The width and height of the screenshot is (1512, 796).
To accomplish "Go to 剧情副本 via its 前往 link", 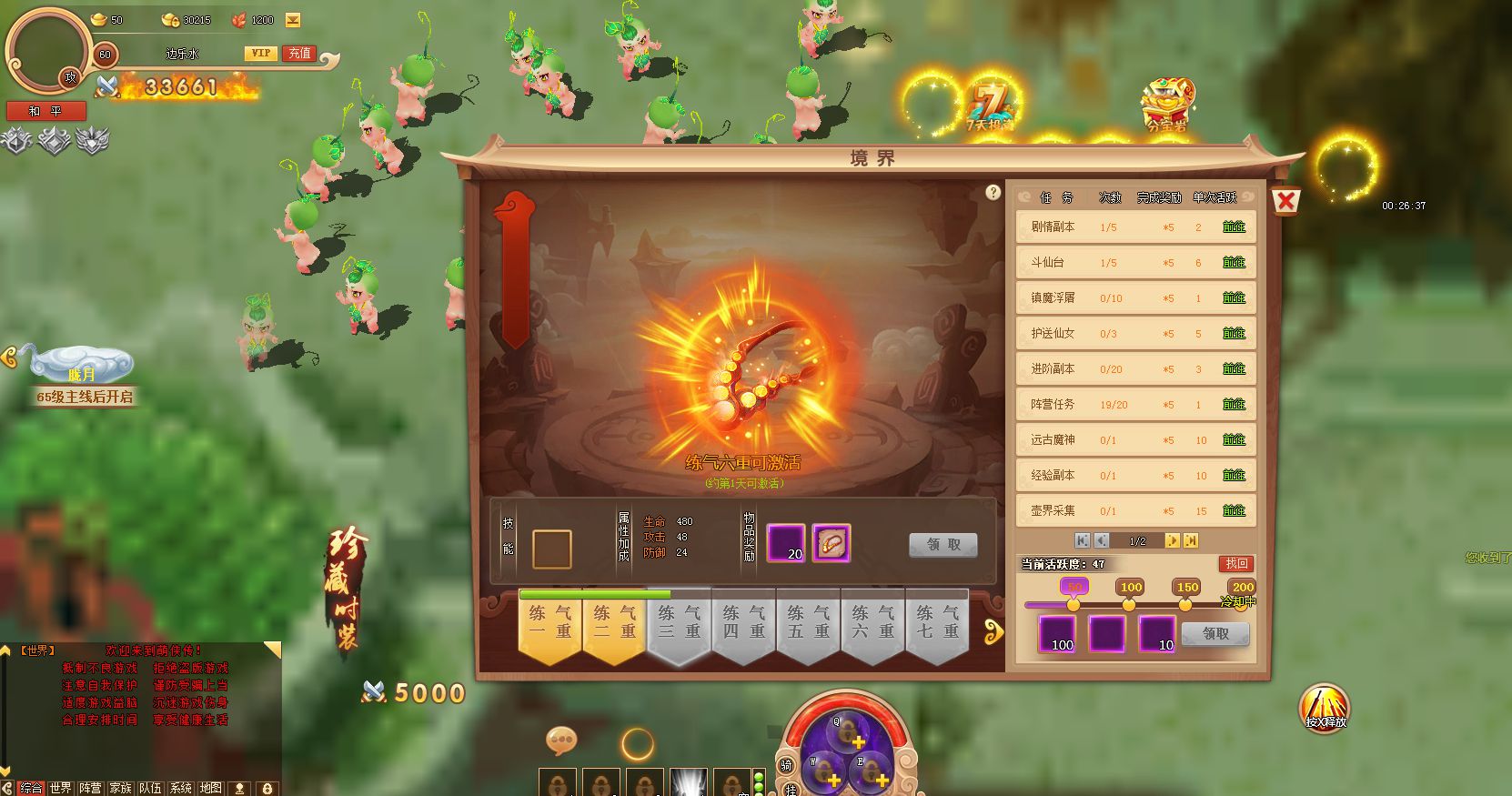I will pyautogui.click(x=1234, y=227).
